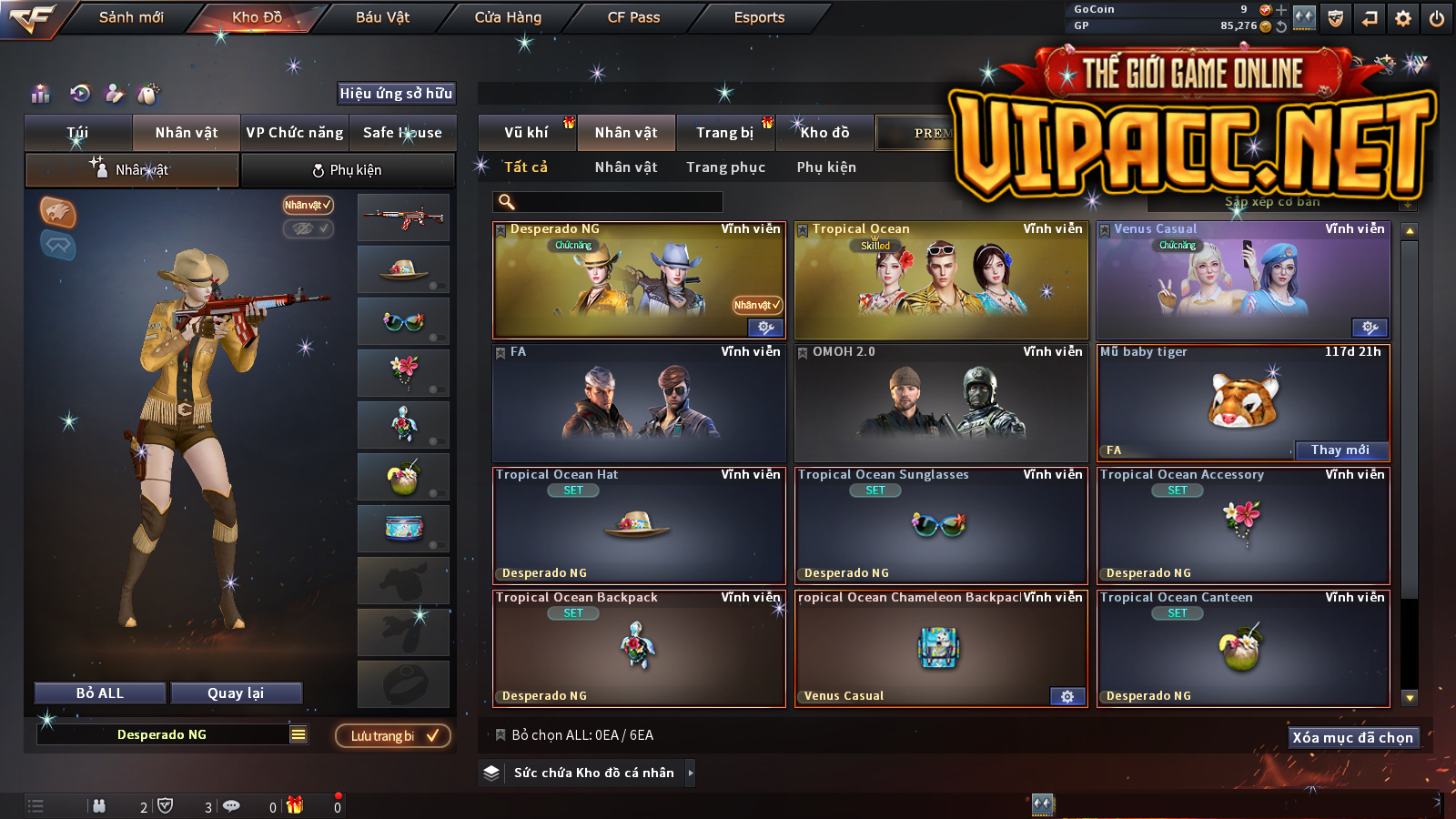Filter inventory by Trang phục
The height and width of the screenshot is (819, 1456).
tap(725, 167)
